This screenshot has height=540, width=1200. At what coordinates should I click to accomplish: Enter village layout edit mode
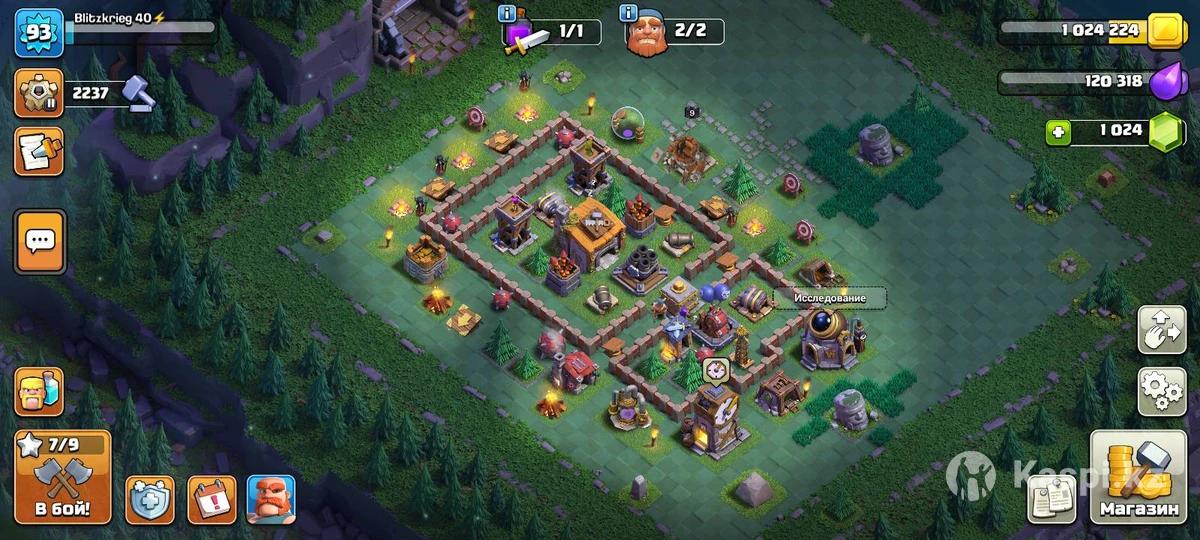click(x=1162, y=329)
